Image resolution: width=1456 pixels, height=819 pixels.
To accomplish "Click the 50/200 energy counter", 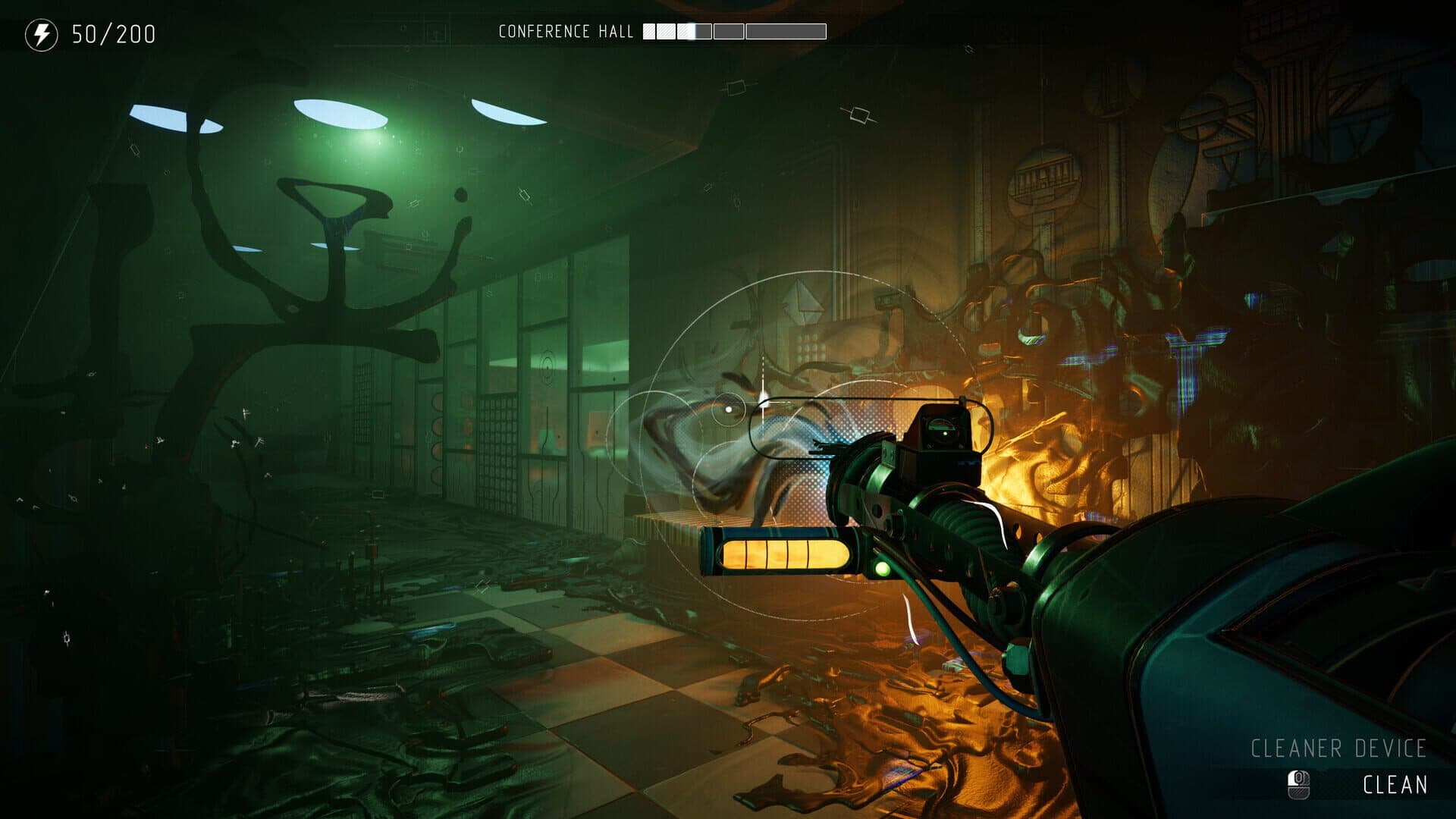I will [112, 33].
